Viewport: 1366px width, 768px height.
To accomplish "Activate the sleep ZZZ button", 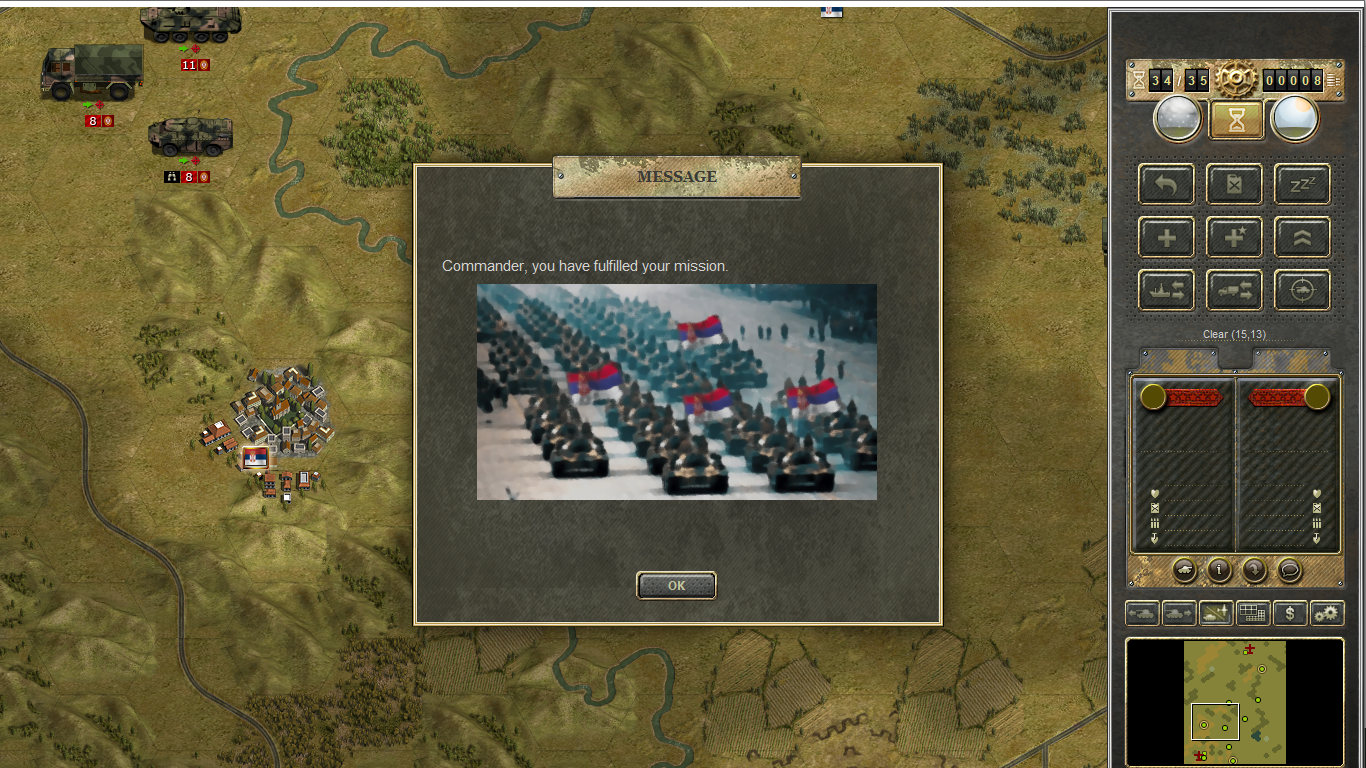I will point(1302,184).
